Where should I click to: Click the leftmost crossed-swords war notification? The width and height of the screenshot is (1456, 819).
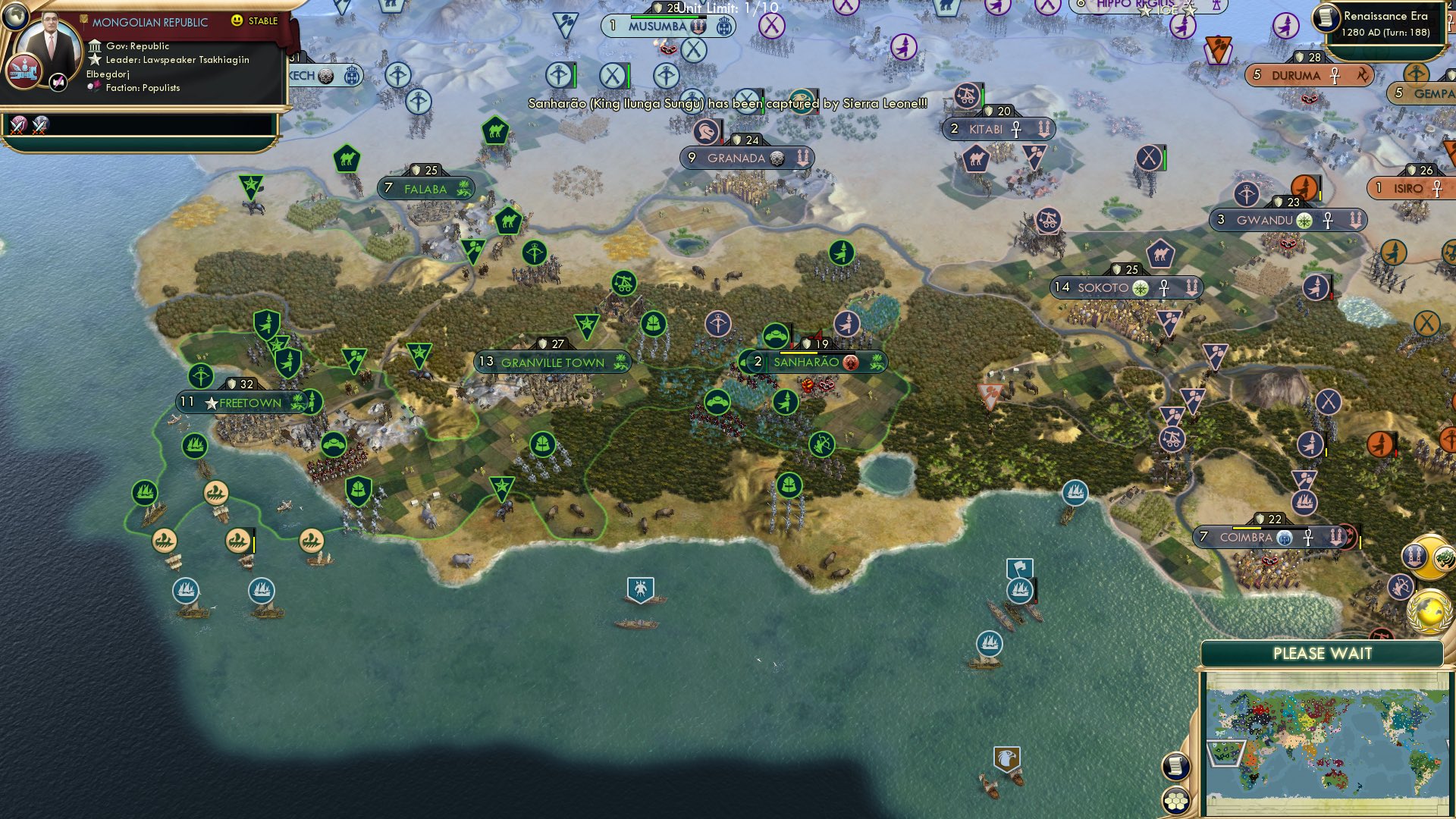(x=17, y=124)
